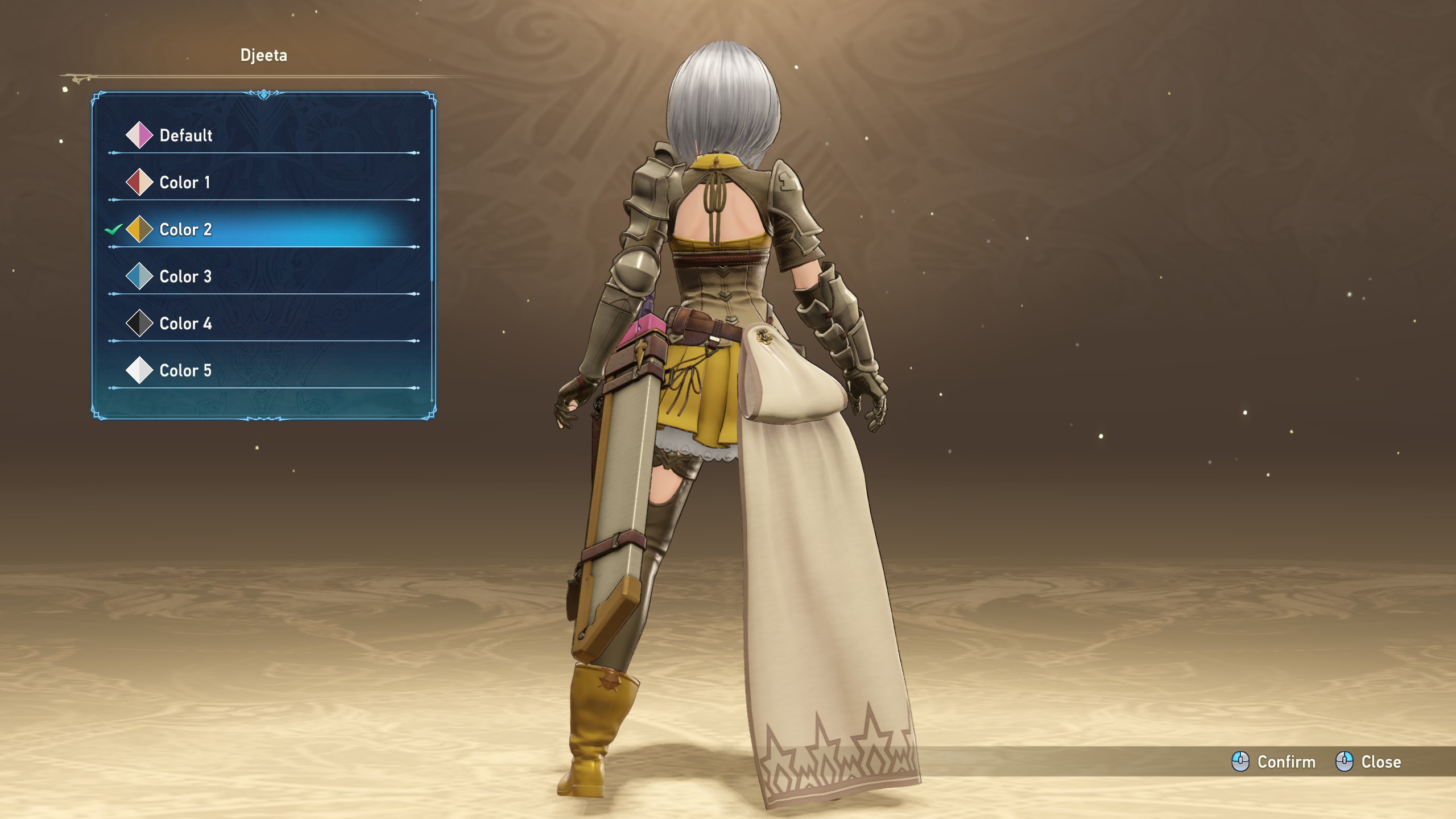
Task: Choose the Color 1 outfit option
Action: click(x=185, y=183)
